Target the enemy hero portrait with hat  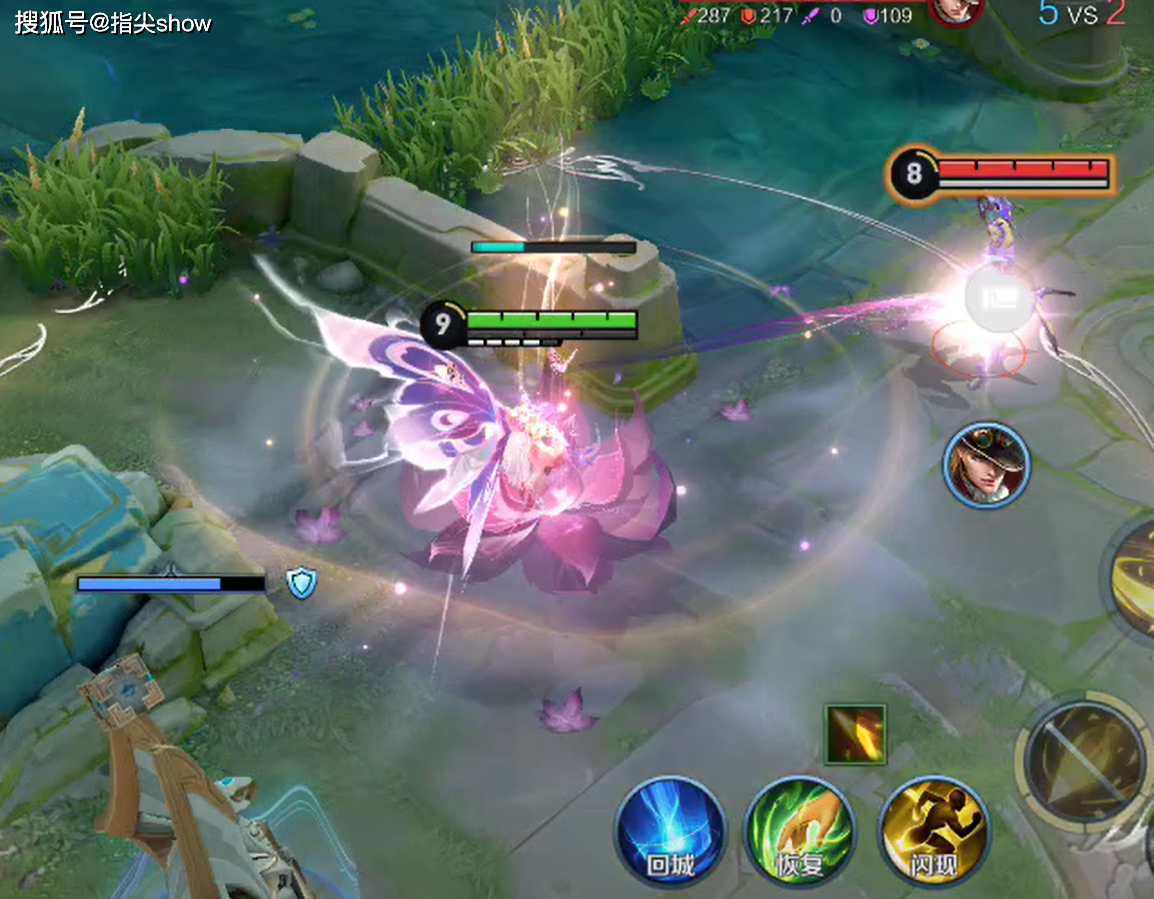pos(986,464)
